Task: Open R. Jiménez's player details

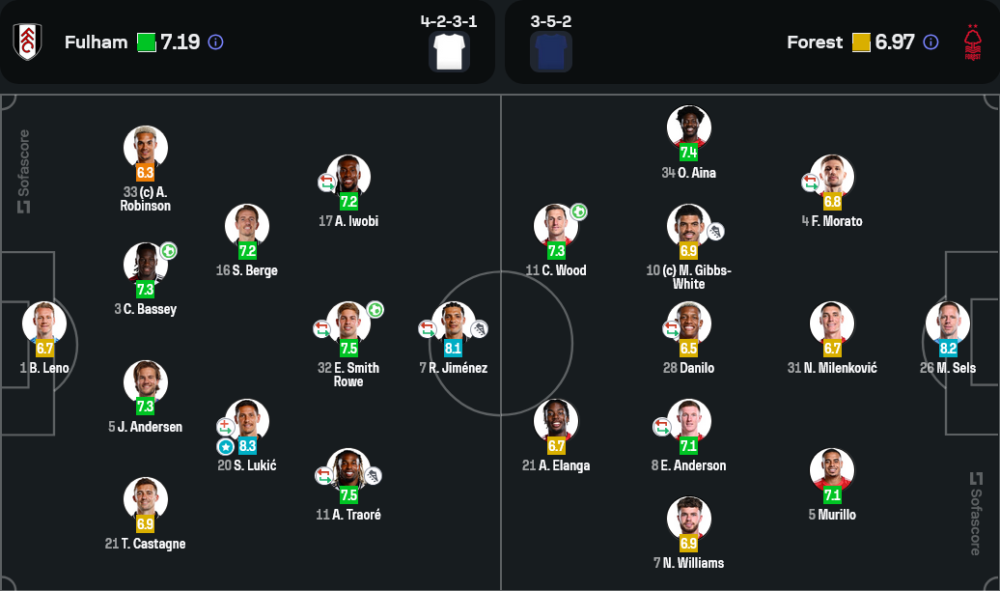Action: [x=453, y=324]
